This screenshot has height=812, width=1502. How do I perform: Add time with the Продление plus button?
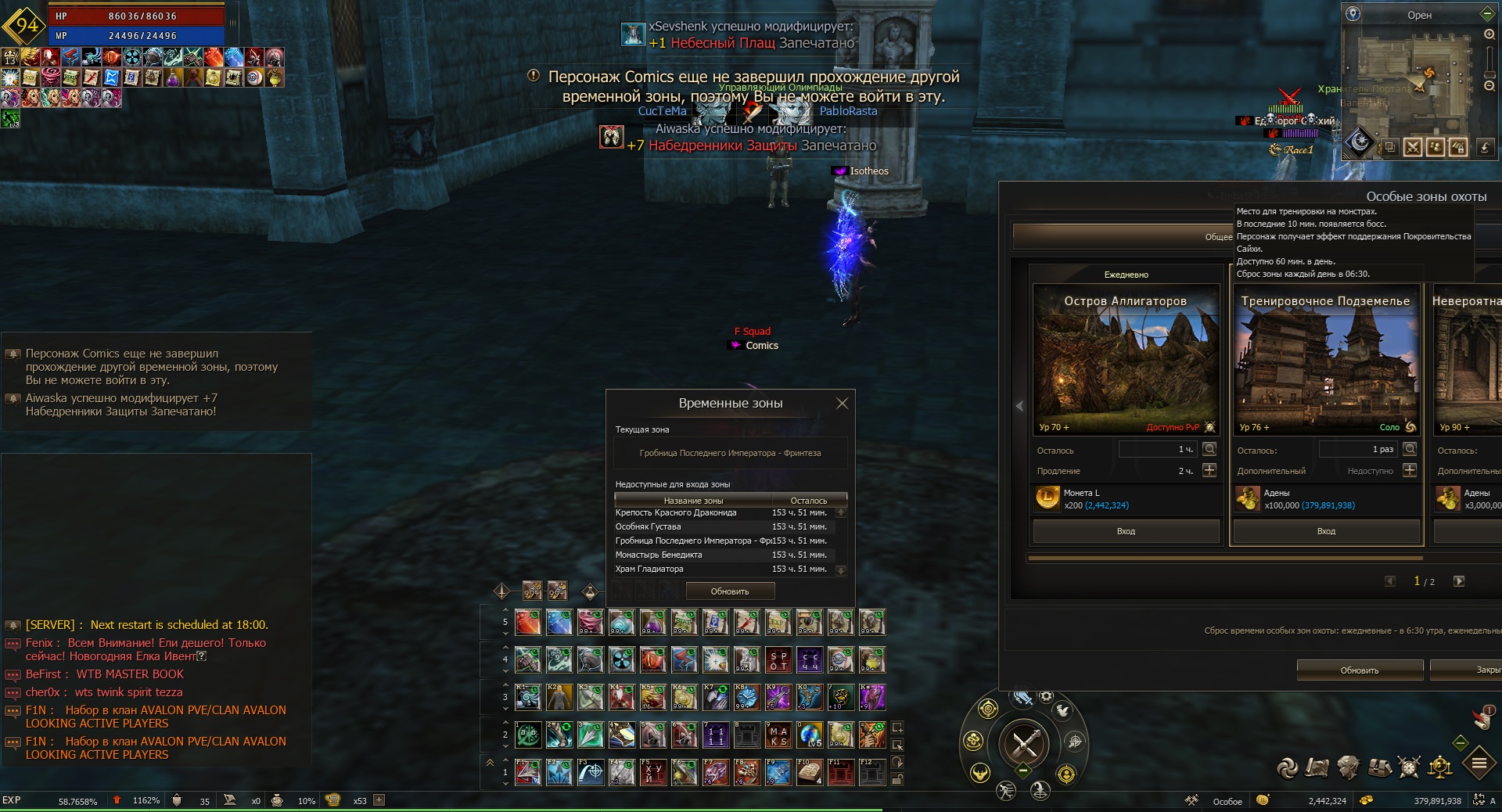(1209, 470)
